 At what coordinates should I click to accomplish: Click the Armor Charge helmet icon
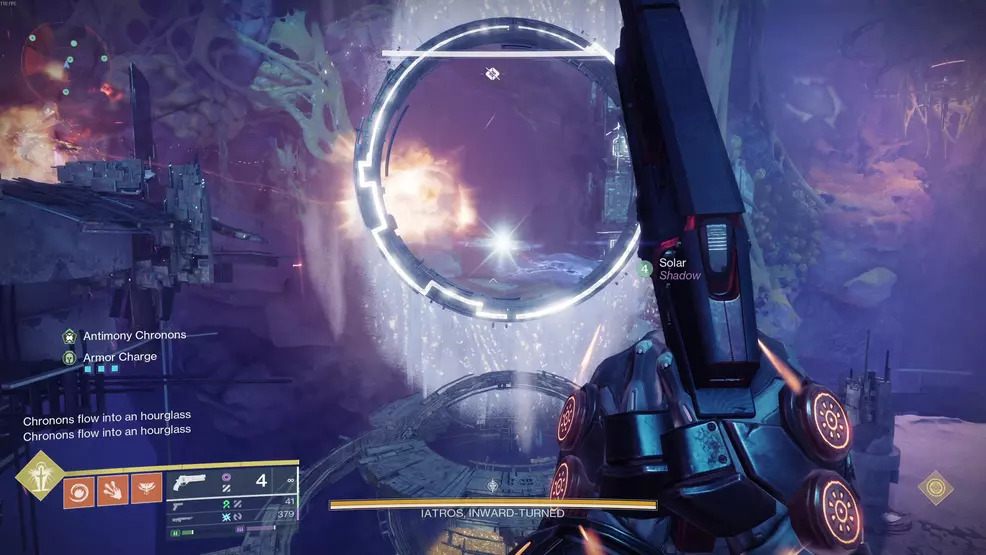69,357
